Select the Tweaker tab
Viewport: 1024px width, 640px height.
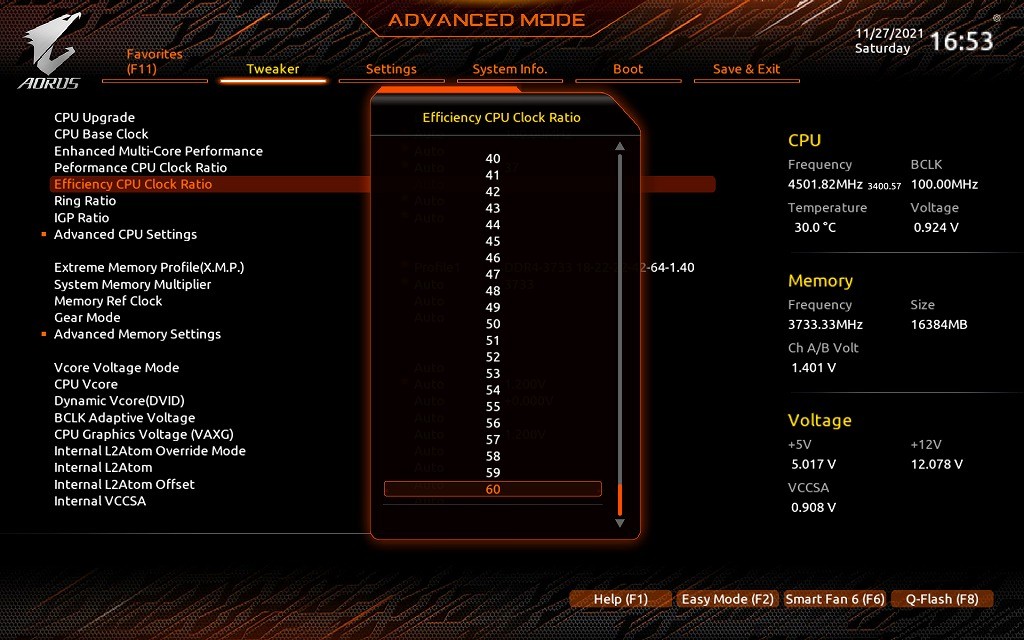coord(273,69)
